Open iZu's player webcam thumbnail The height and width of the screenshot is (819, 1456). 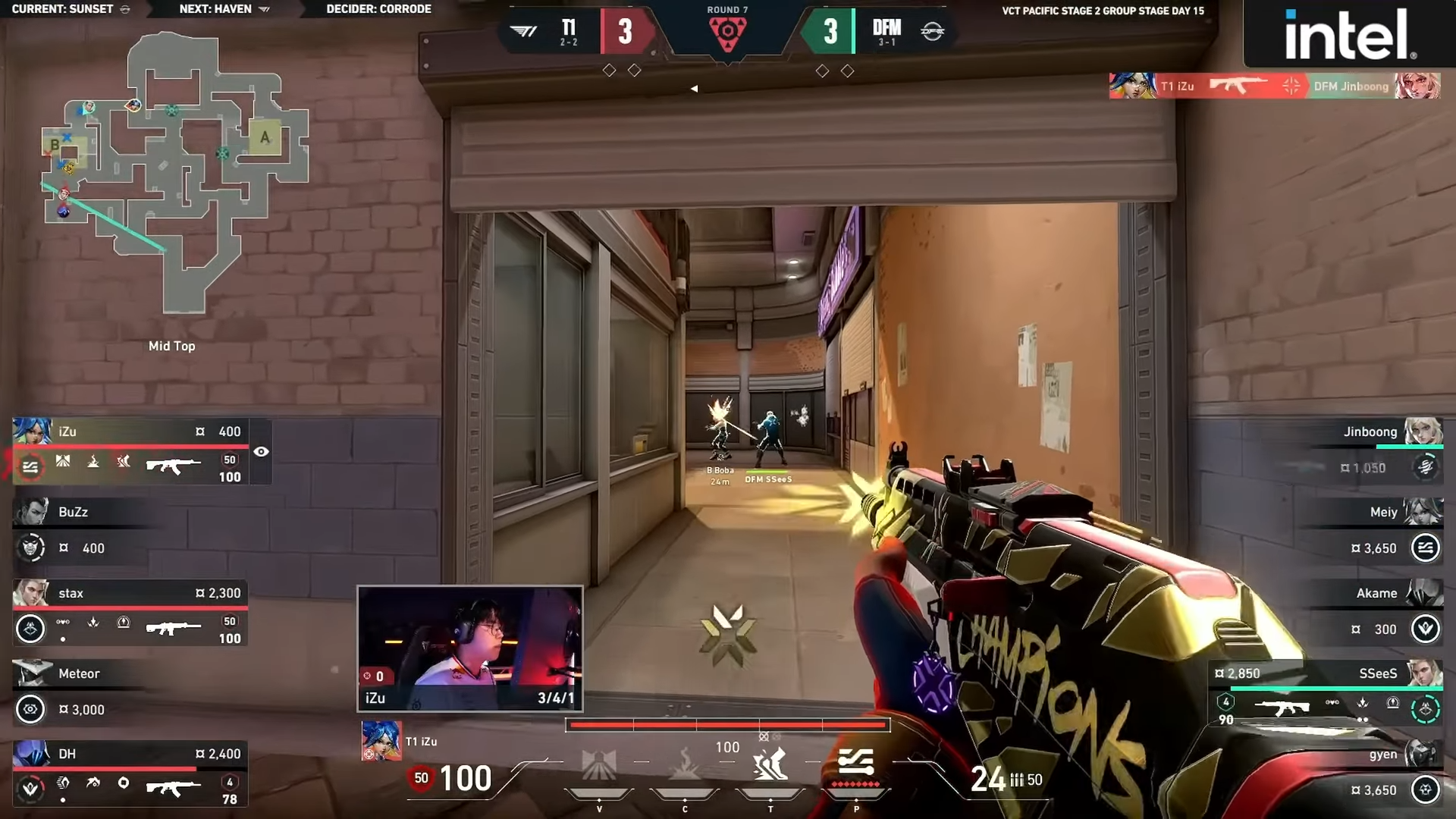tap(470, 648)
